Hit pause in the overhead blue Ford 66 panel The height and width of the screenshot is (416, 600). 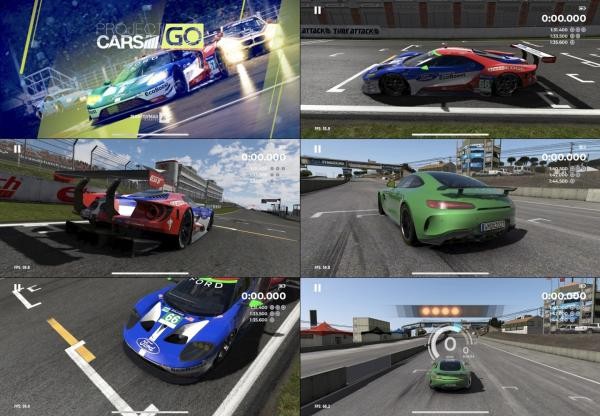[18, 290]
